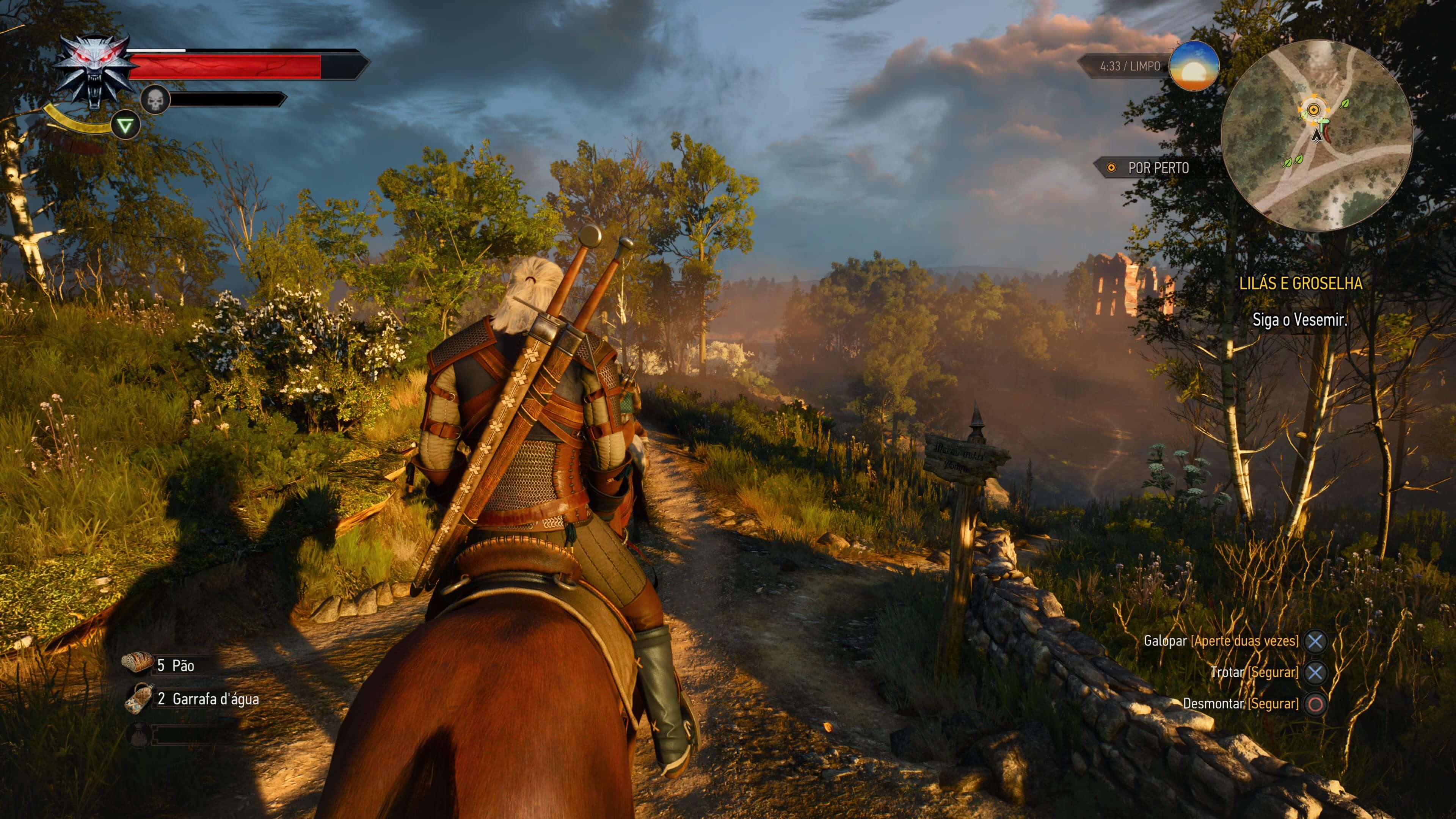
Task: Select the Pão bread quick slot
Action: pyautogui.click(x=137, y=664)
